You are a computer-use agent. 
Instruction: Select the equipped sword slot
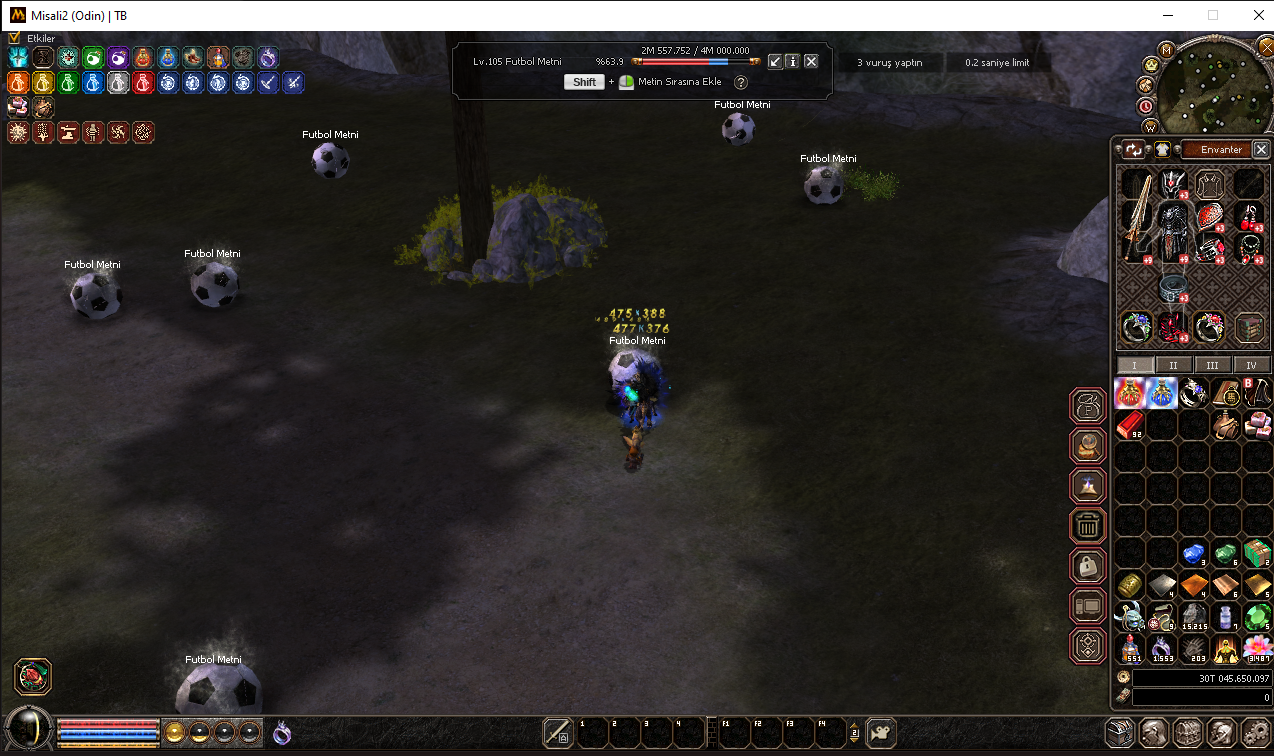coord(1135,229)
